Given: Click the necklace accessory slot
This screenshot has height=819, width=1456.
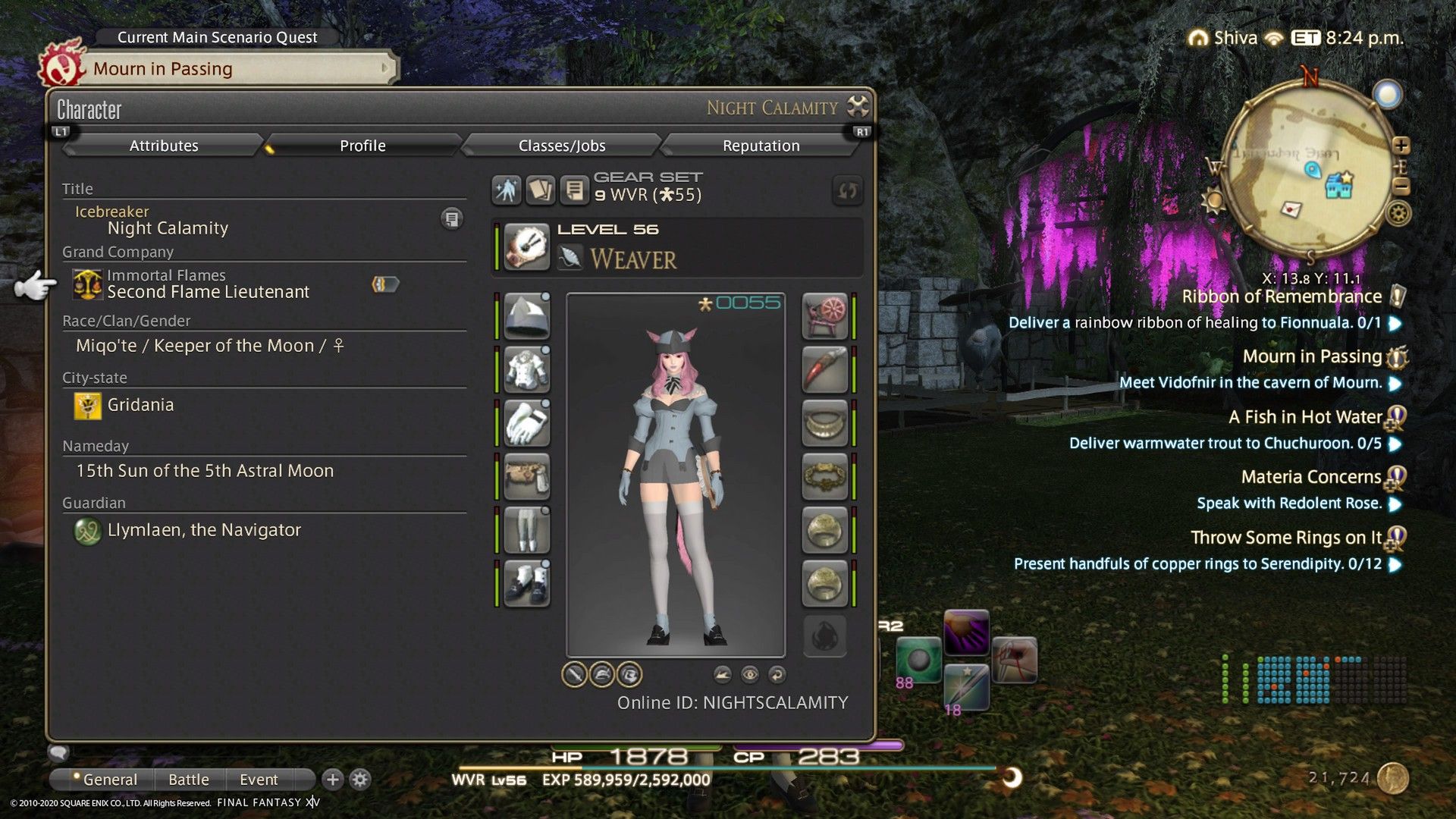Looking at the screenshot, I should tap(825, 423).
